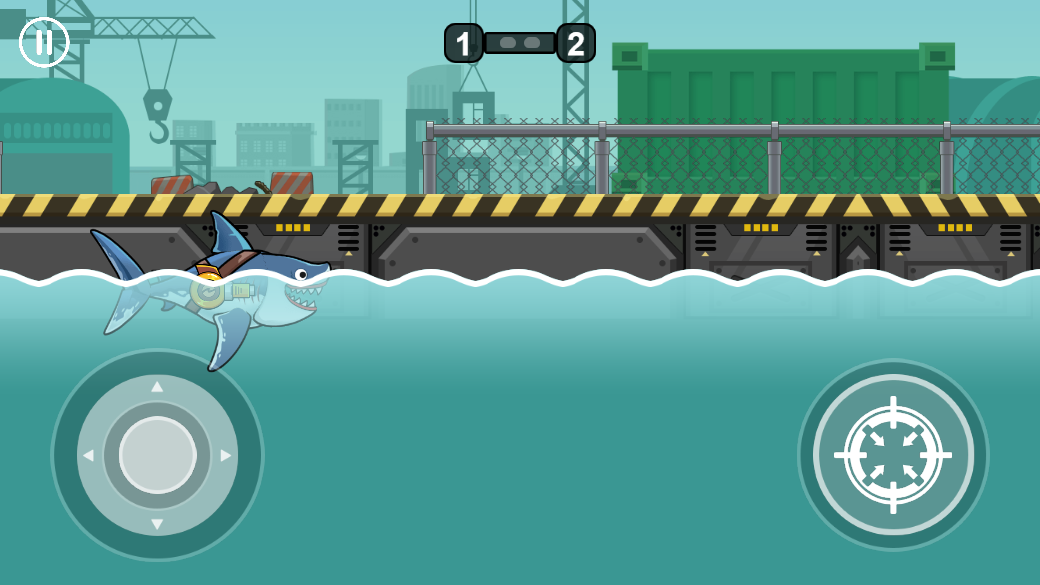Tap the joystick left arrow
1040x585 pixels.
click(x=88, y=456)
